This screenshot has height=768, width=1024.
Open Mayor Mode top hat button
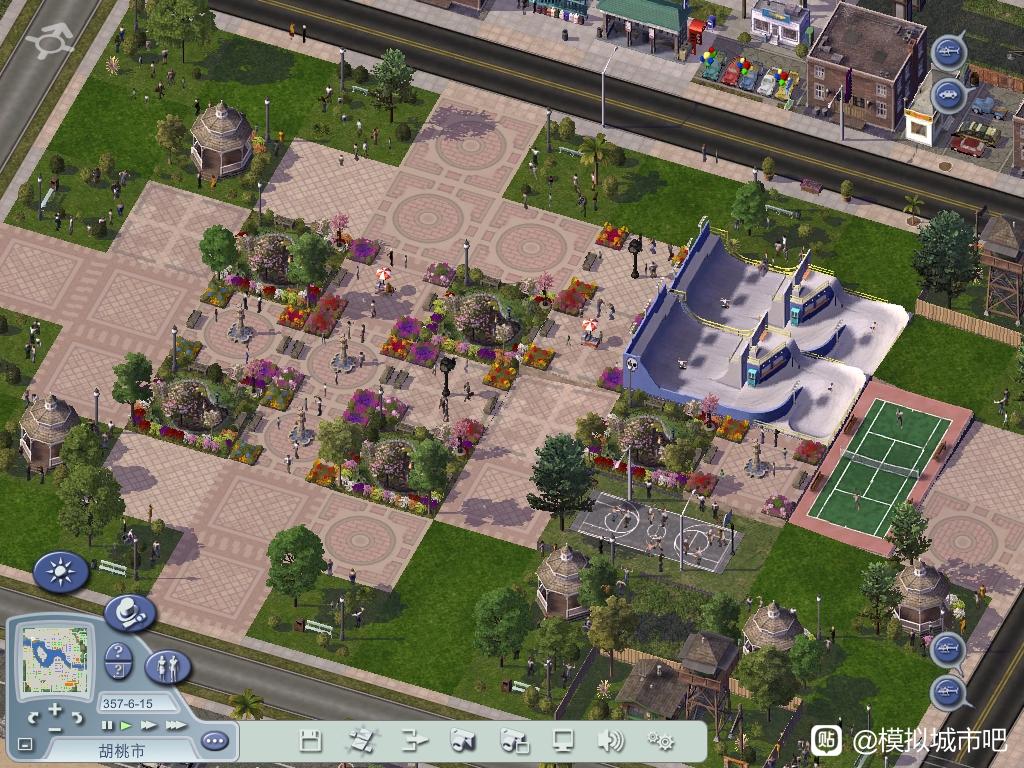coord(129,611)
